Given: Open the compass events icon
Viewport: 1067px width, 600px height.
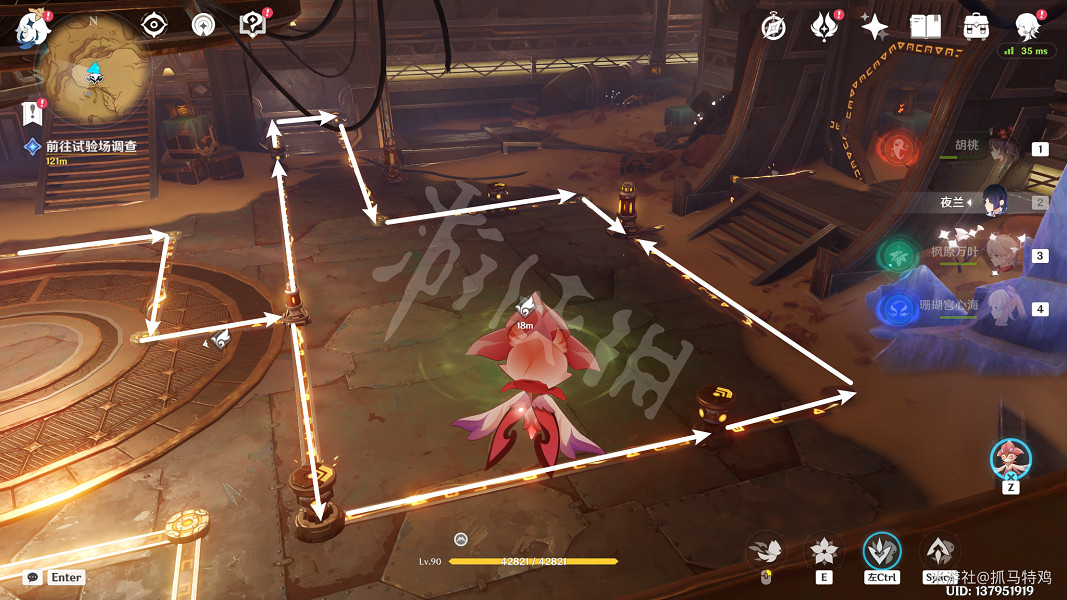Looking at the screenshot, I should pyautogui.click(x=772, y=27).
